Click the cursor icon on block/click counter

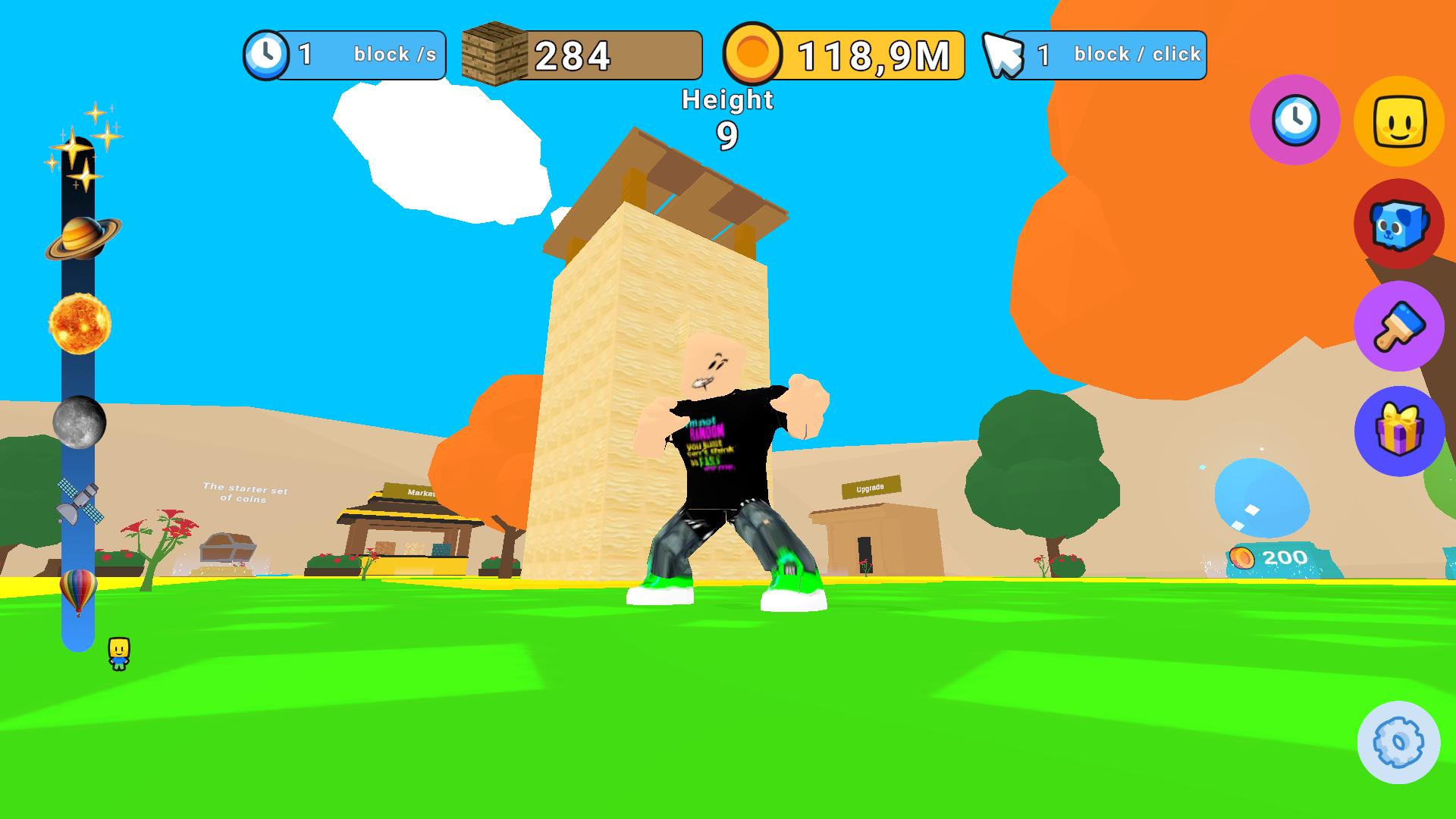click(1003, 54)
